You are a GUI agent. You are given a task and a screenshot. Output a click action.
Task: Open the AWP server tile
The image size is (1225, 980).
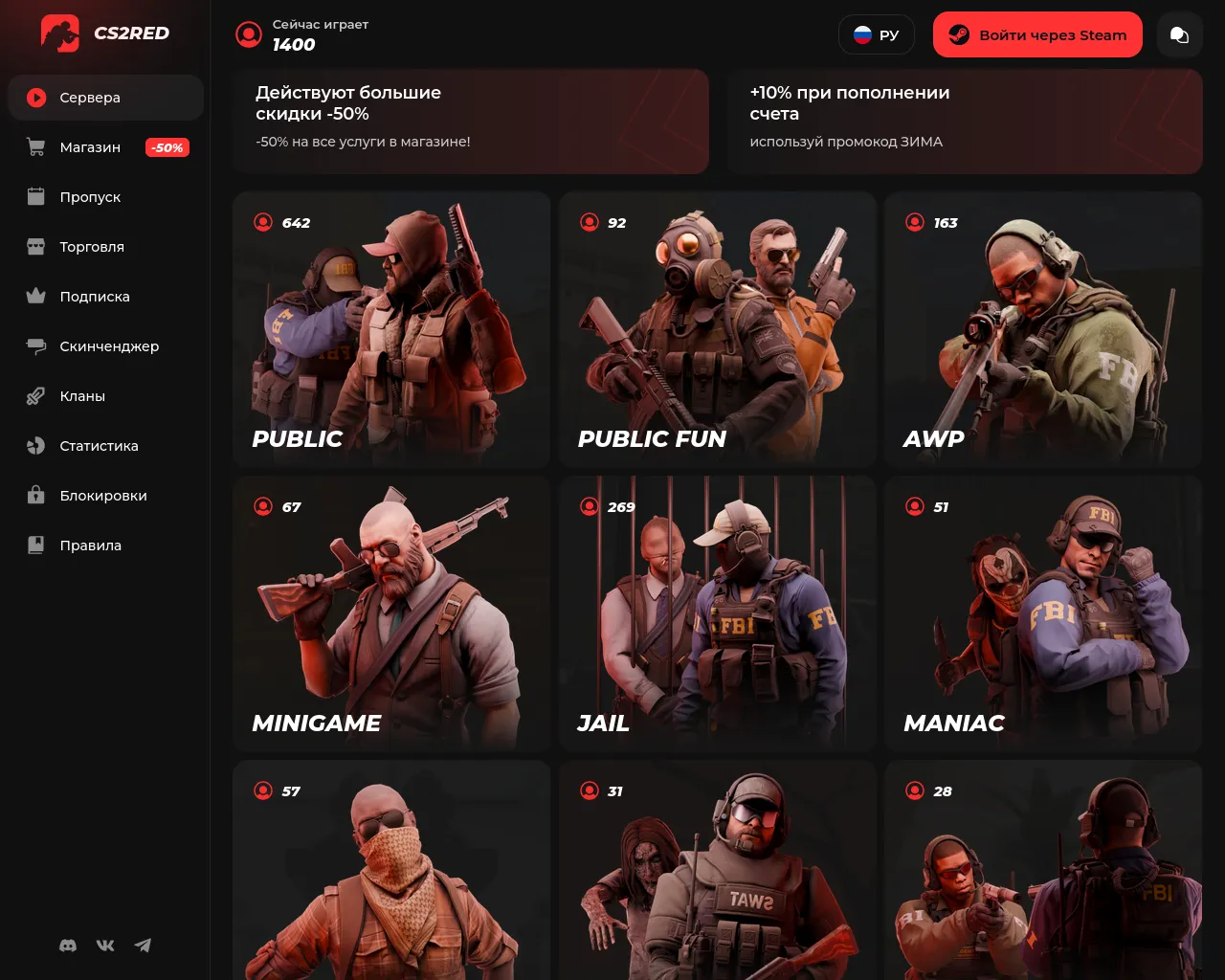(x=1043, y=329)
